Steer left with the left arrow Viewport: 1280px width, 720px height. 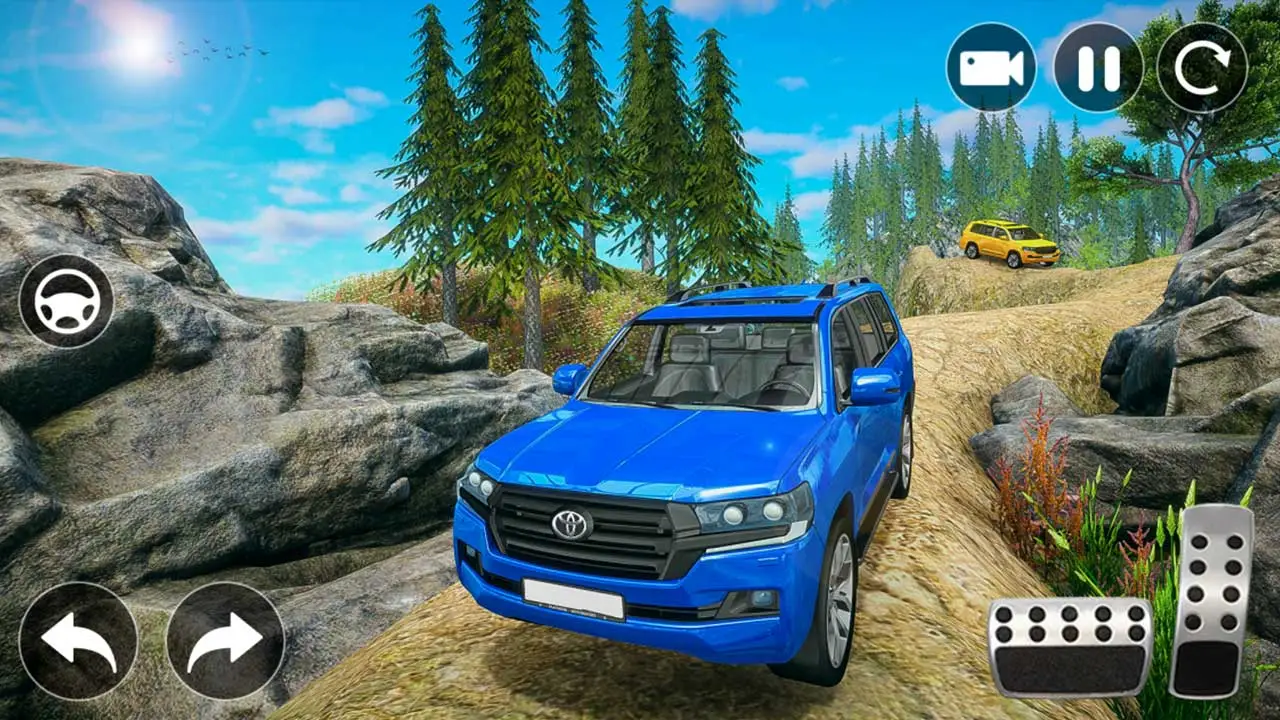78,641
